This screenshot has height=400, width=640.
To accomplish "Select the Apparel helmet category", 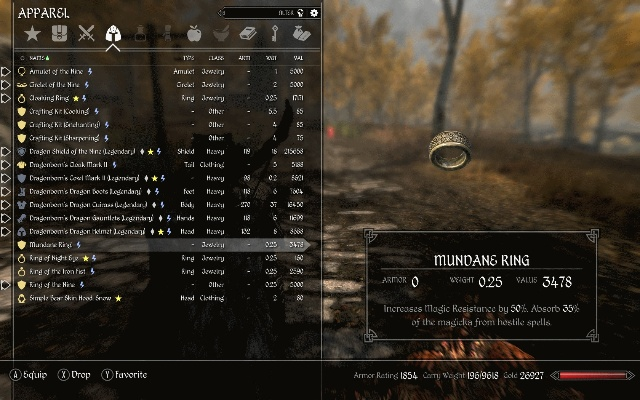I will click(113, 36).
